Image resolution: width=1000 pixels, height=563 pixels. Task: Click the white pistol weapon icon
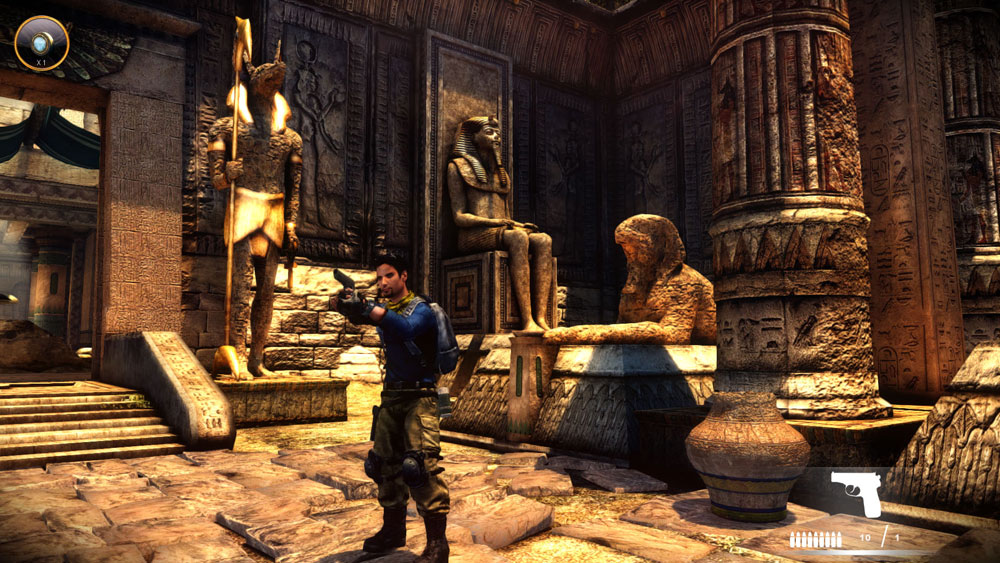(856, 493)
